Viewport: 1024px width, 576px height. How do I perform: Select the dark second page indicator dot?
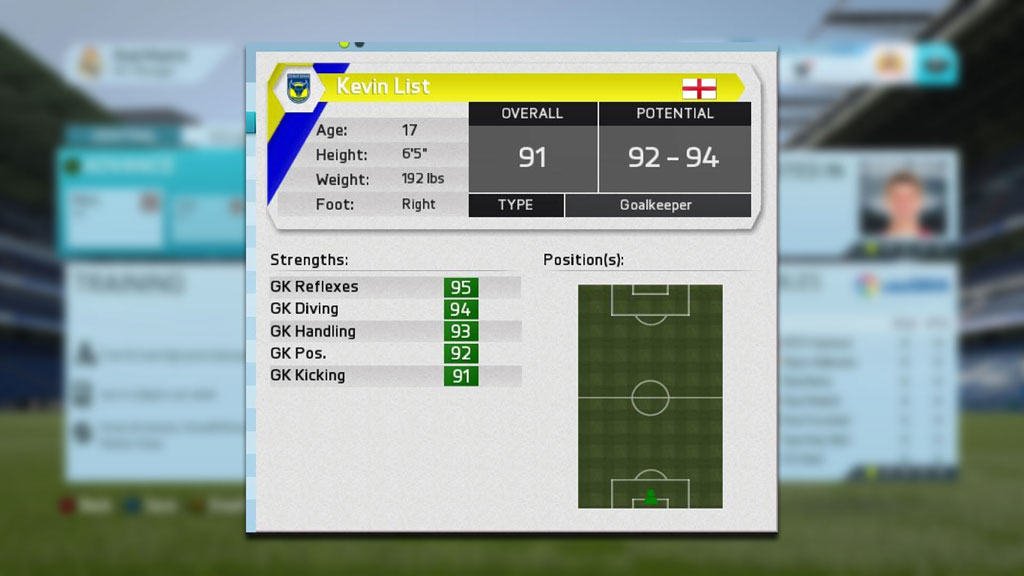click(359, 44)
